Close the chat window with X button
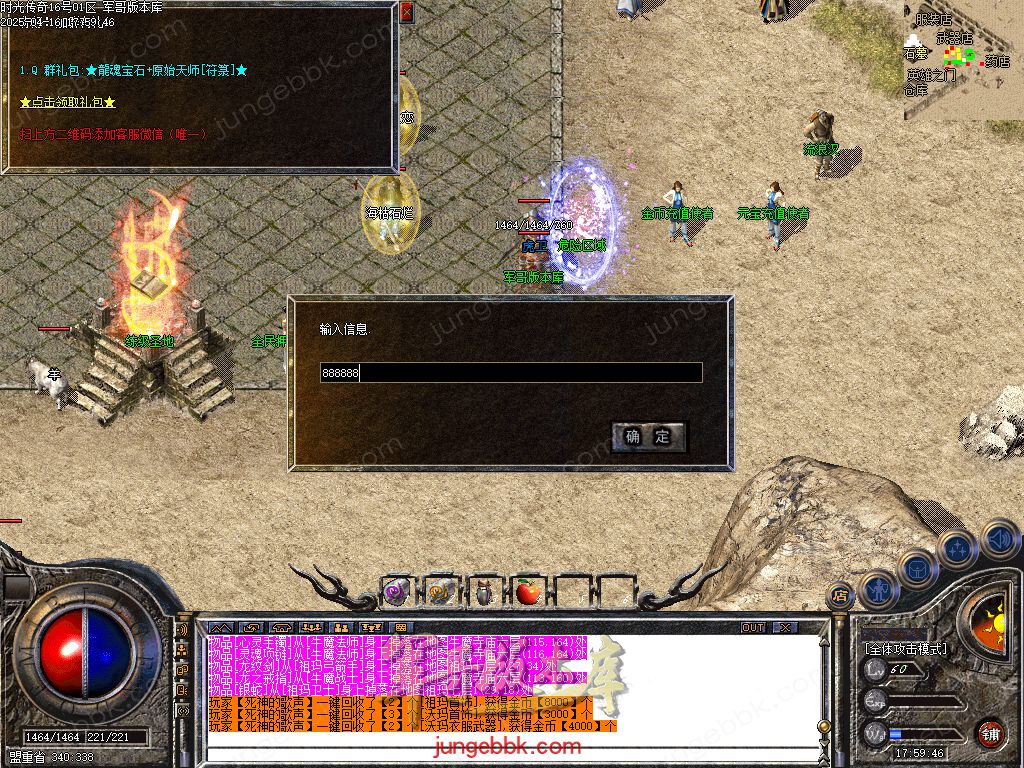 (785, 628)
